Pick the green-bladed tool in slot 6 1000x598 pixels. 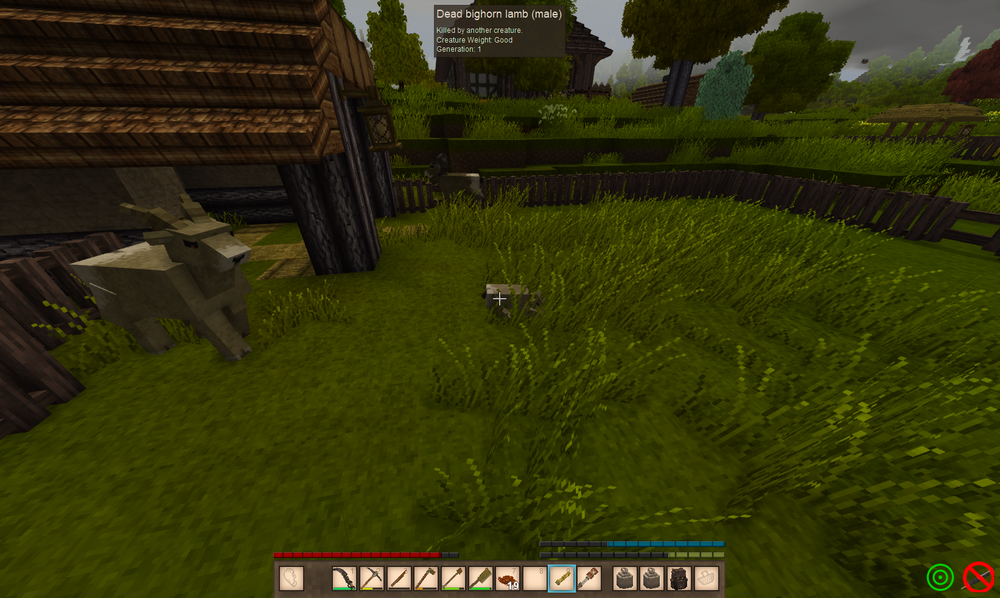(480, 578)
